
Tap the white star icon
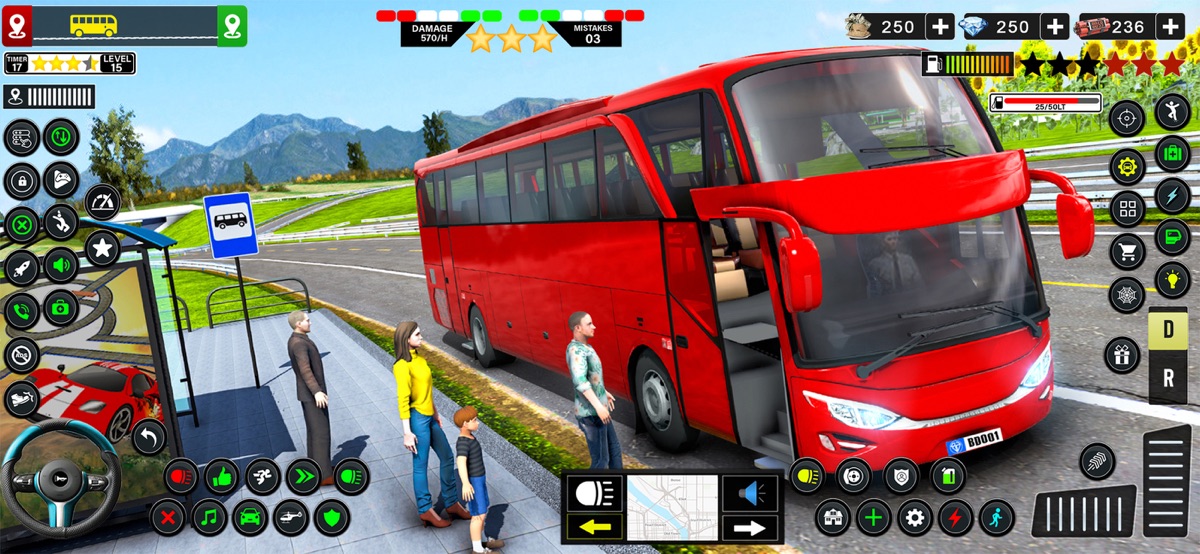coord(102,247)
